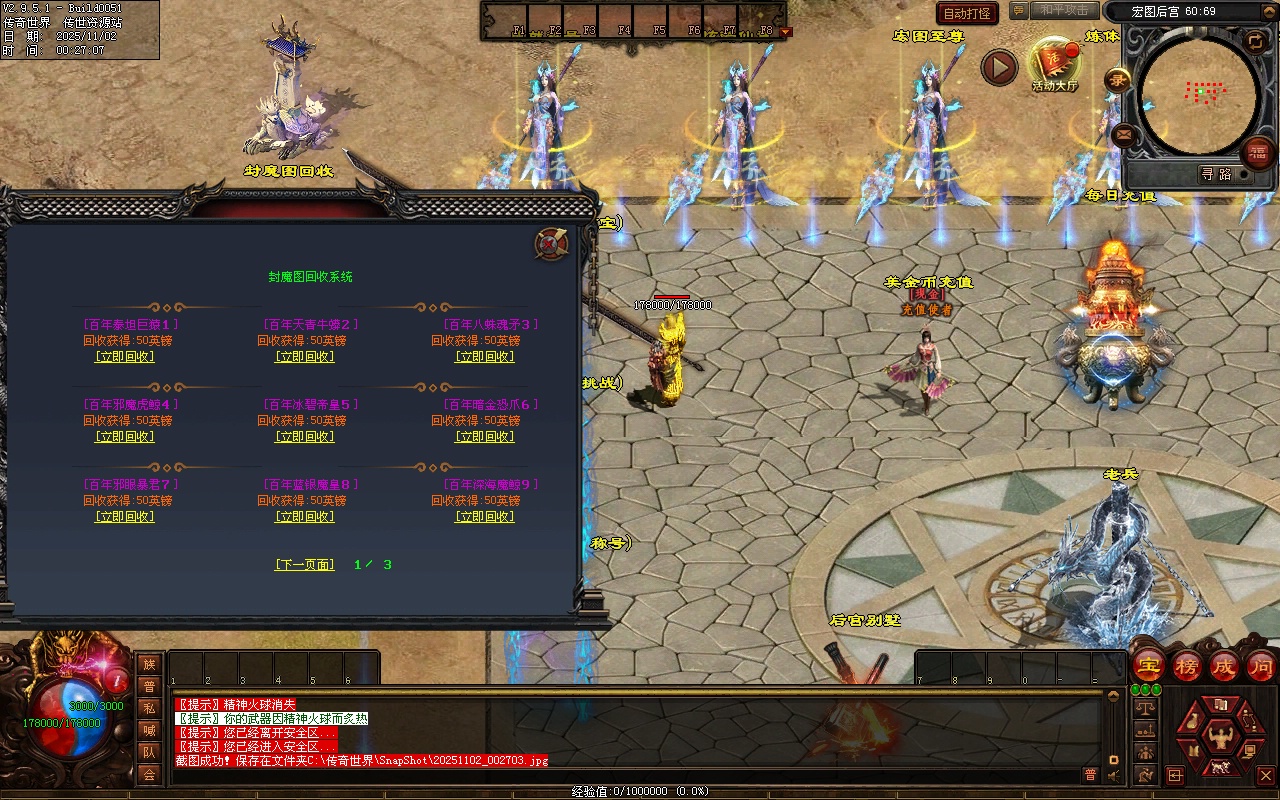Image resolution: width=1280 pixels, height=800 pixels.
Task: Open the 宝 treasure shop button
Action: coord(1149,666)
